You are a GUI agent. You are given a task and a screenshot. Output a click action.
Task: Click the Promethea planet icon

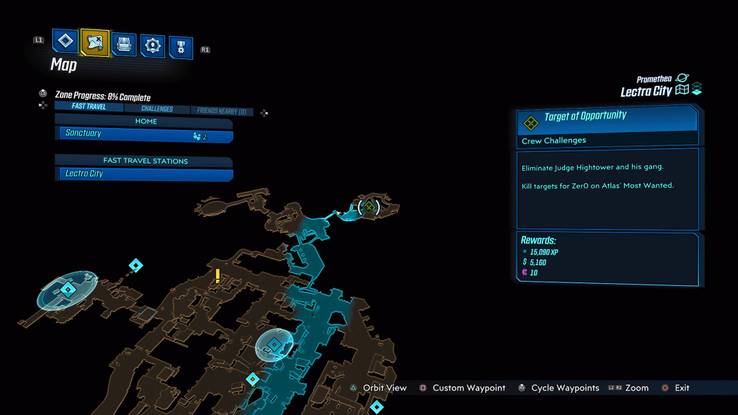click(x=682, y=77)
